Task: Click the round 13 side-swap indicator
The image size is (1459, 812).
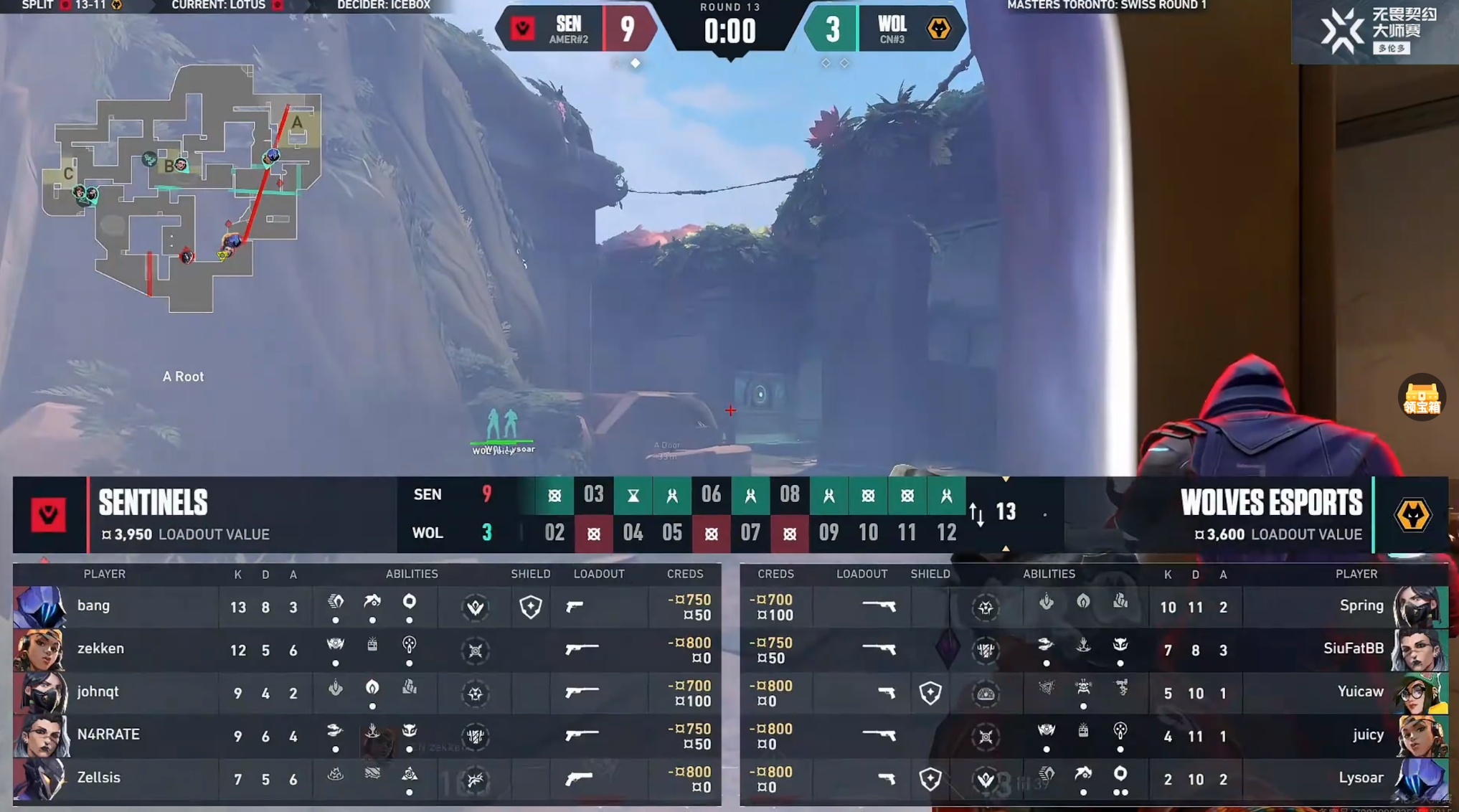Action: click(977, 513)
